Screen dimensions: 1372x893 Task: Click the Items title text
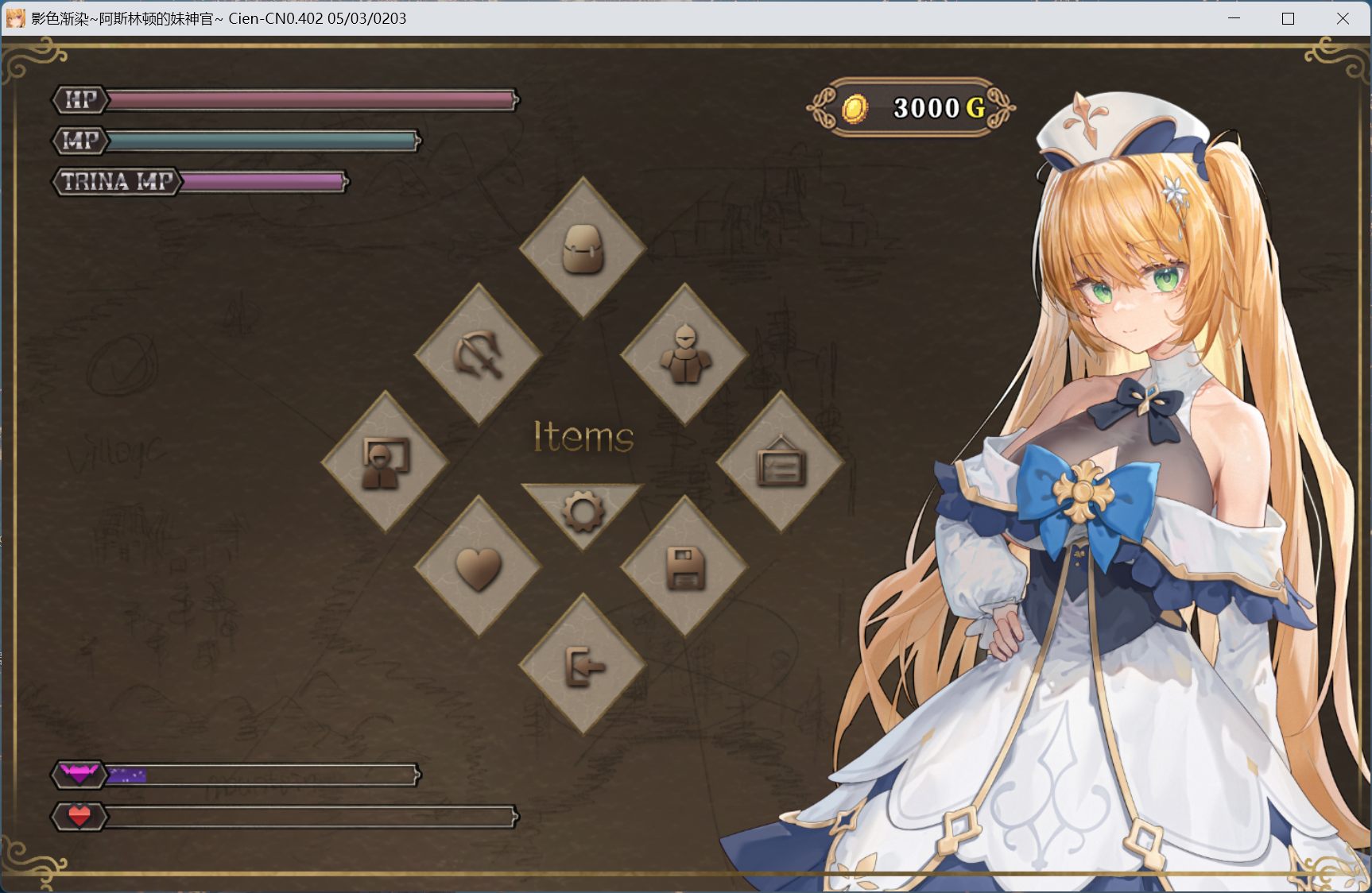pyautogui.click(x=582, y=438)
